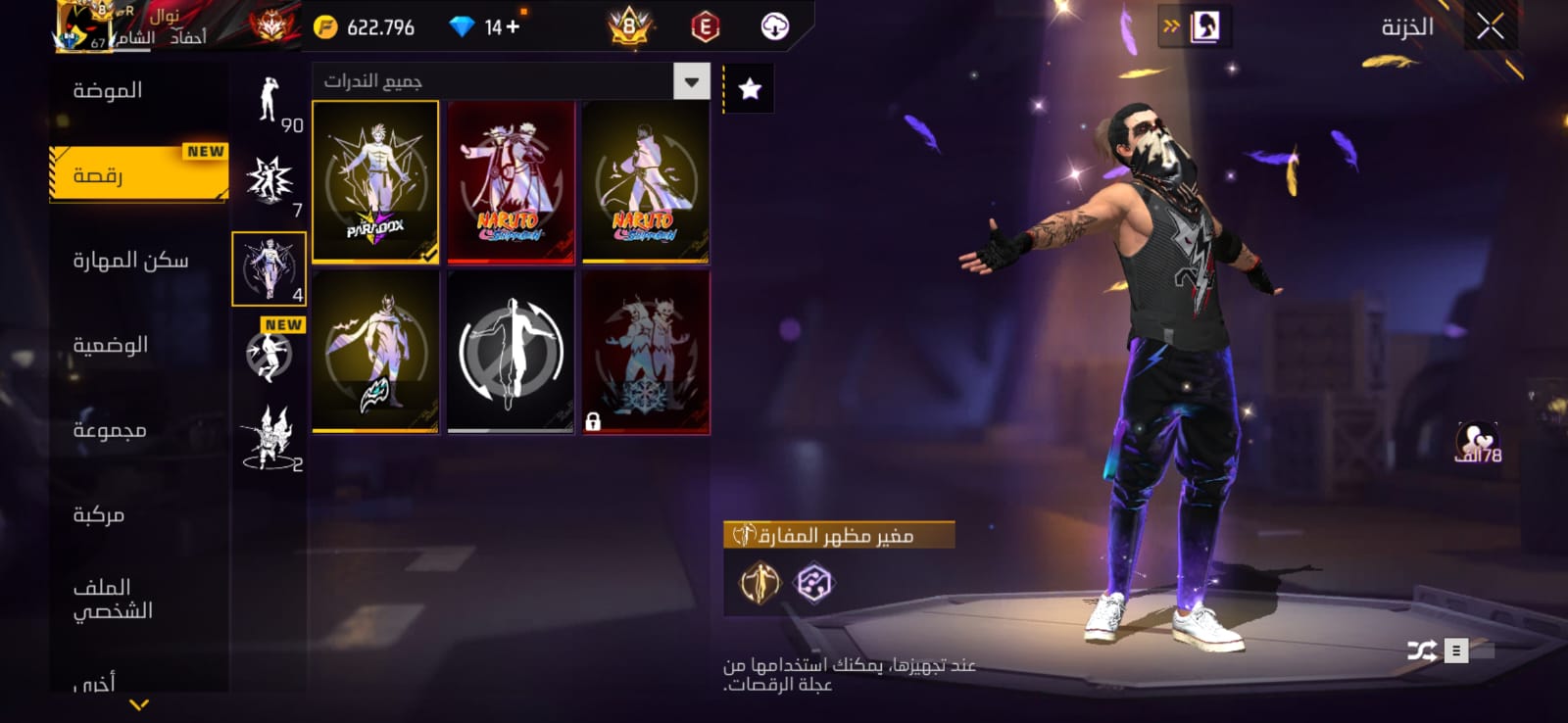Choose the red Naruto Shippuden emote card
Image resolution: width=1568 pixels, height=723 pixels.
[x=511, y=182]
